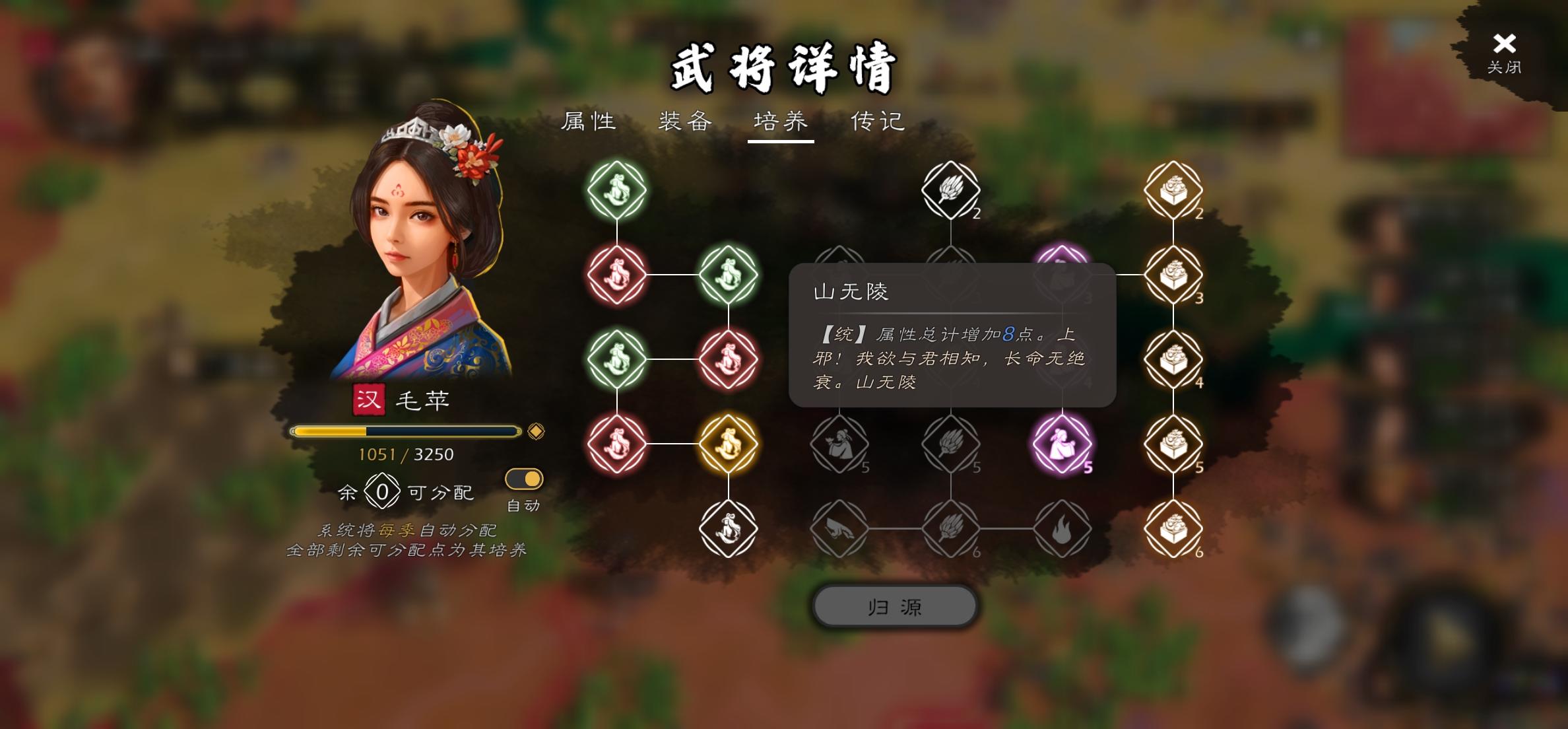This screenshot has height=729, width=1568.
Task: Click the yellow glowing node in the left skill tree
Action: click(729, 444)
